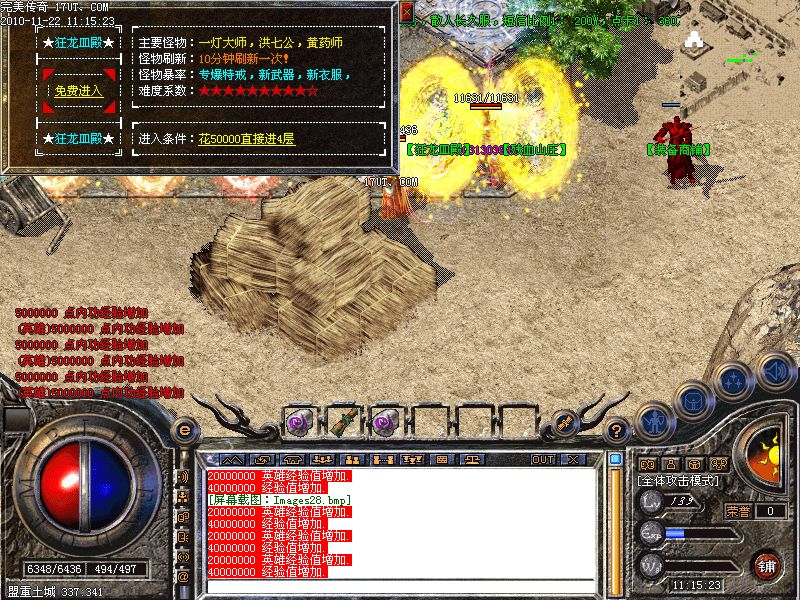The height and width of the screenshot is (600, 800).
Task: Click the wrench icon beside the hotbar
Action: (x=563, y=421)
